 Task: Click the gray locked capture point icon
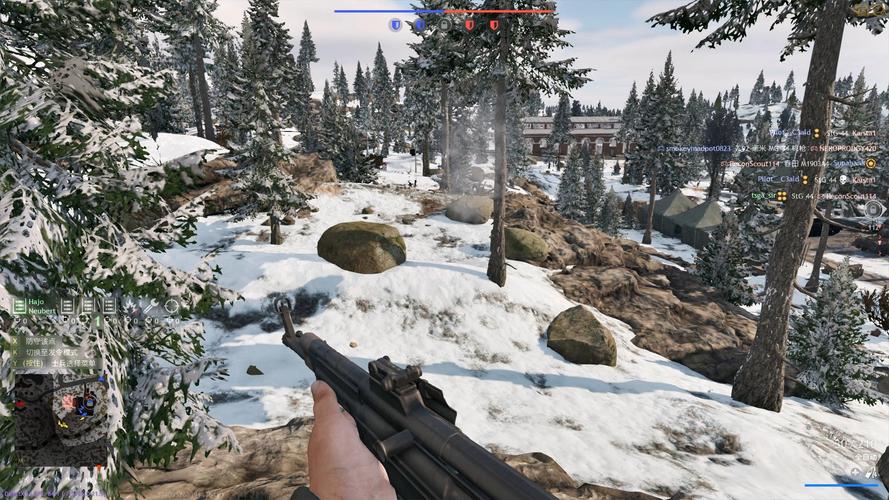[445, 25]
